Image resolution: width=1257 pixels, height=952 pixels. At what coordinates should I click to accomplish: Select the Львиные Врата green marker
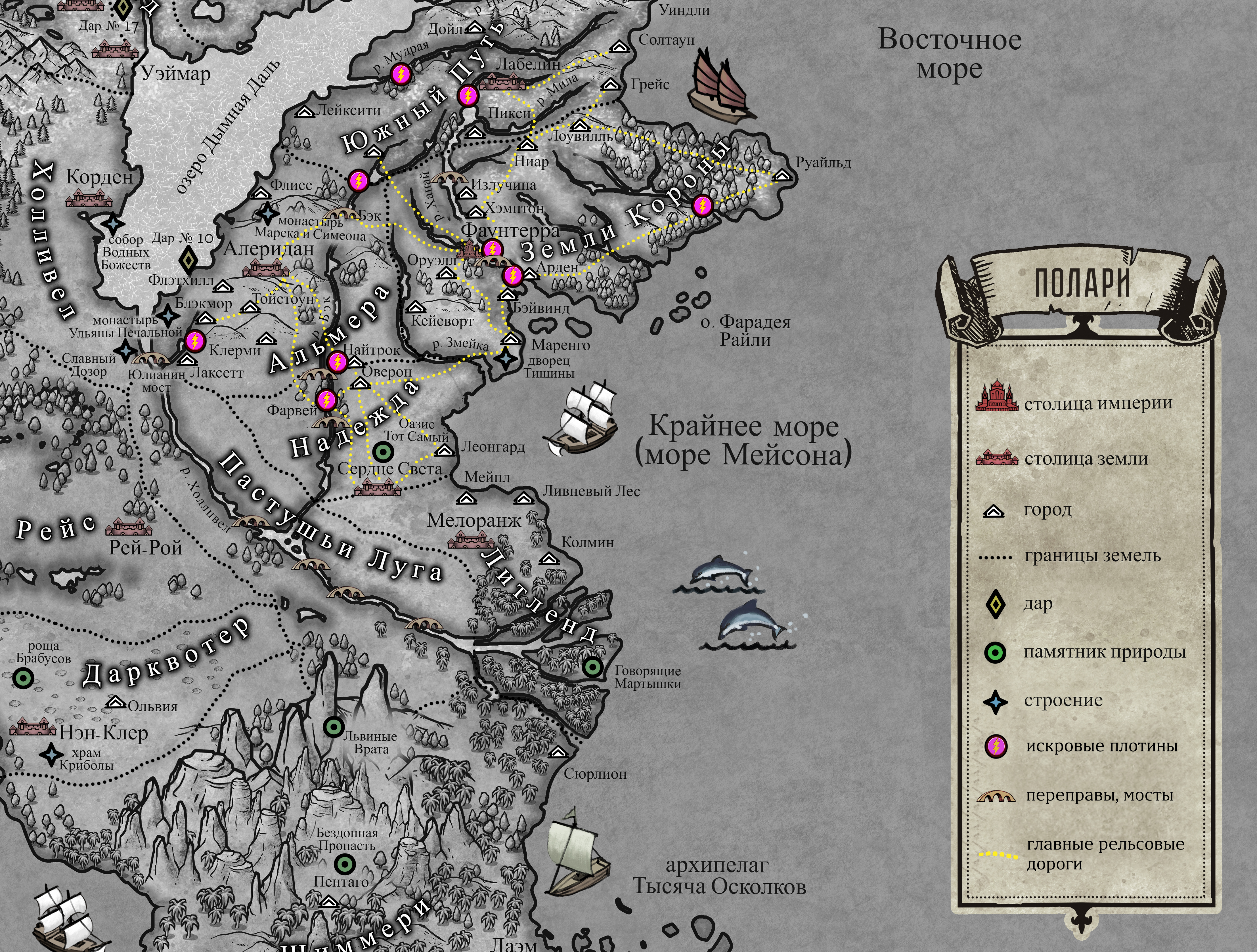click(x=334, y=726)
